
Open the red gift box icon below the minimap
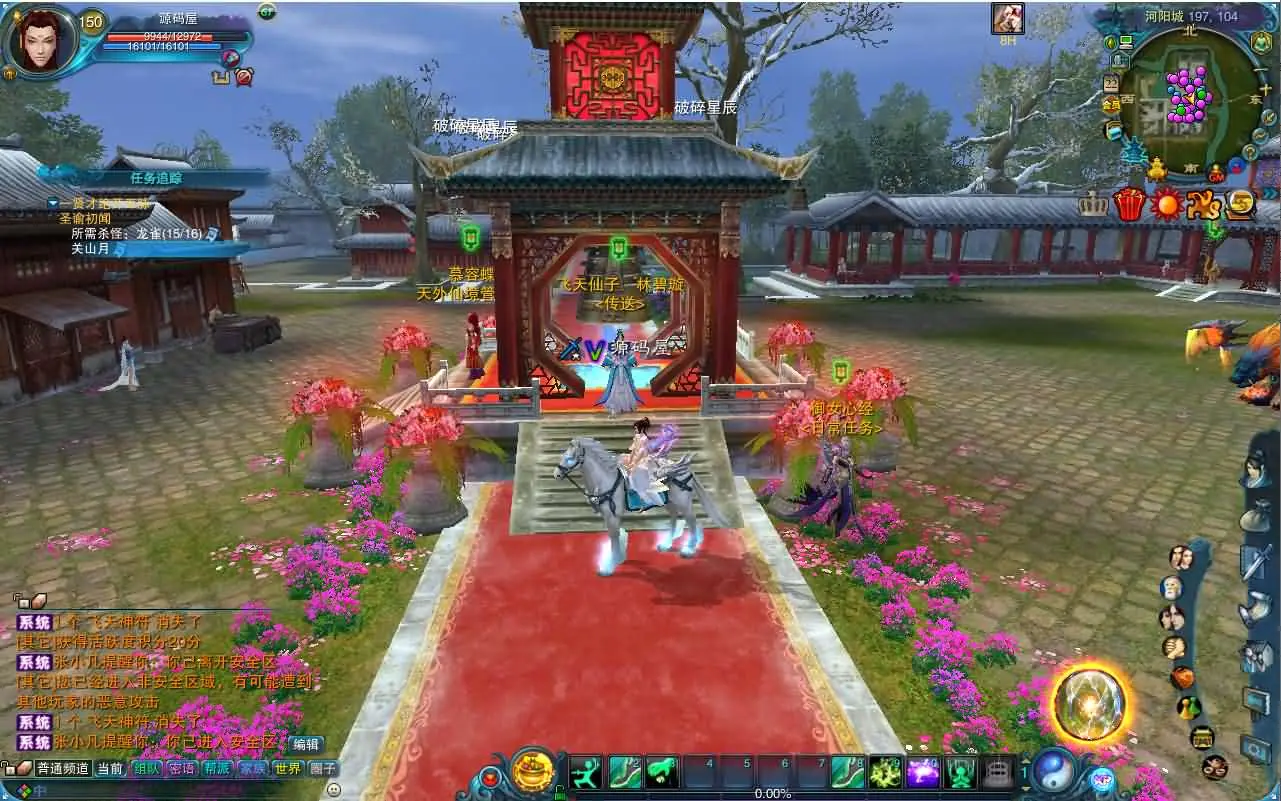click(x=1130, y=202)
